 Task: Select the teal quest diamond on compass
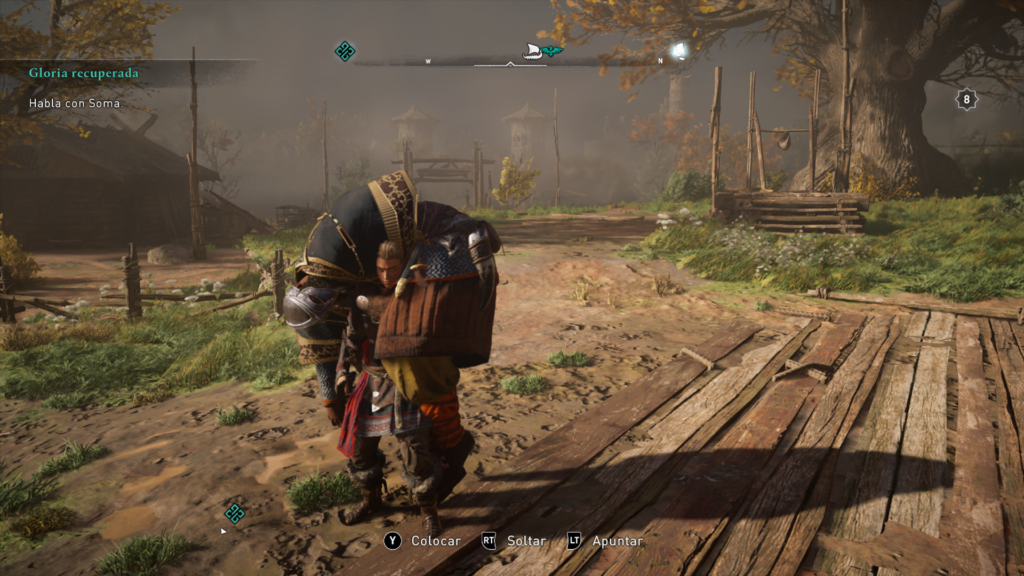(x=345, y=51)
